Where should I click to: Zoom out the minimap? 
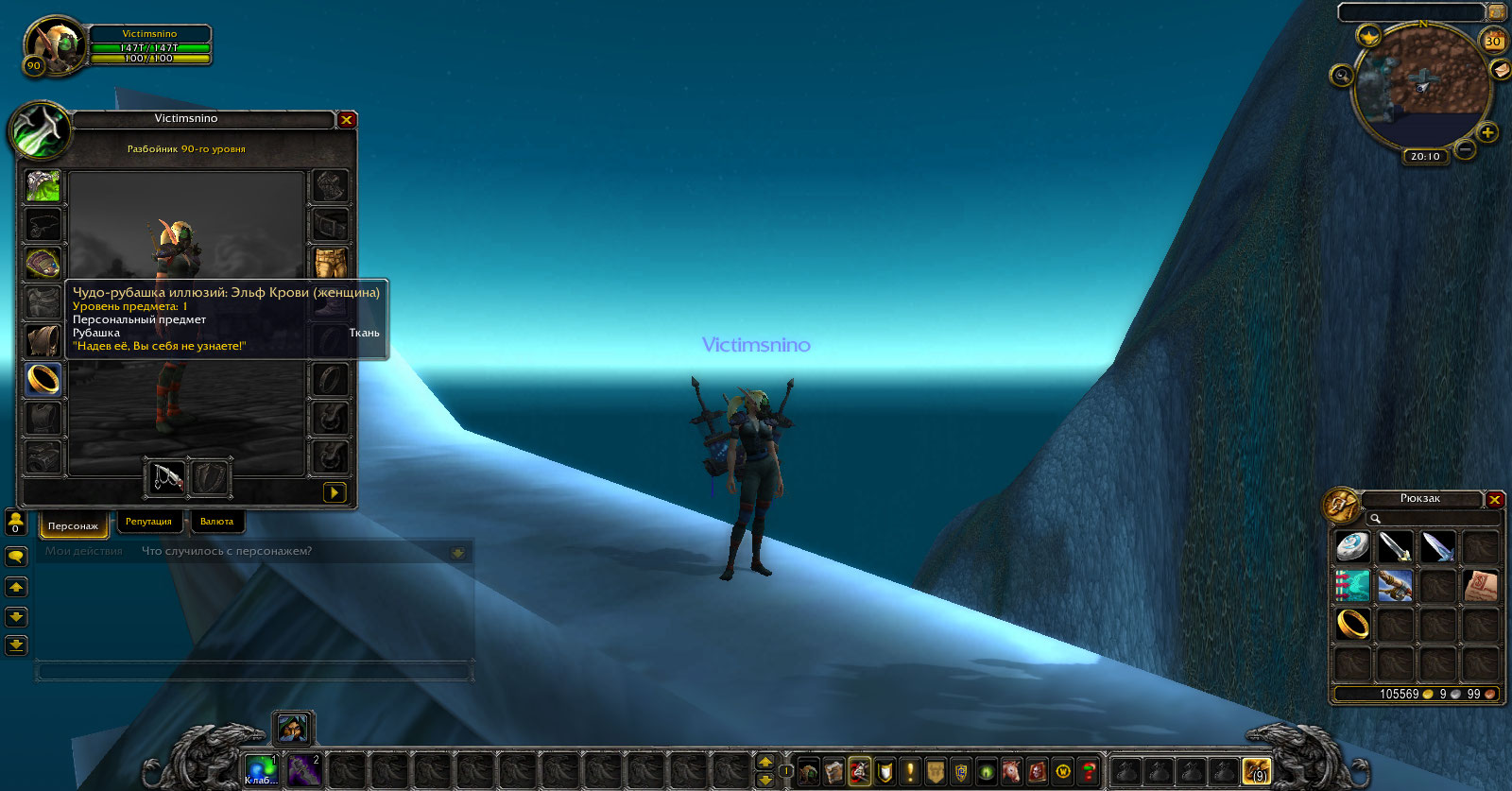(1465, 149)
